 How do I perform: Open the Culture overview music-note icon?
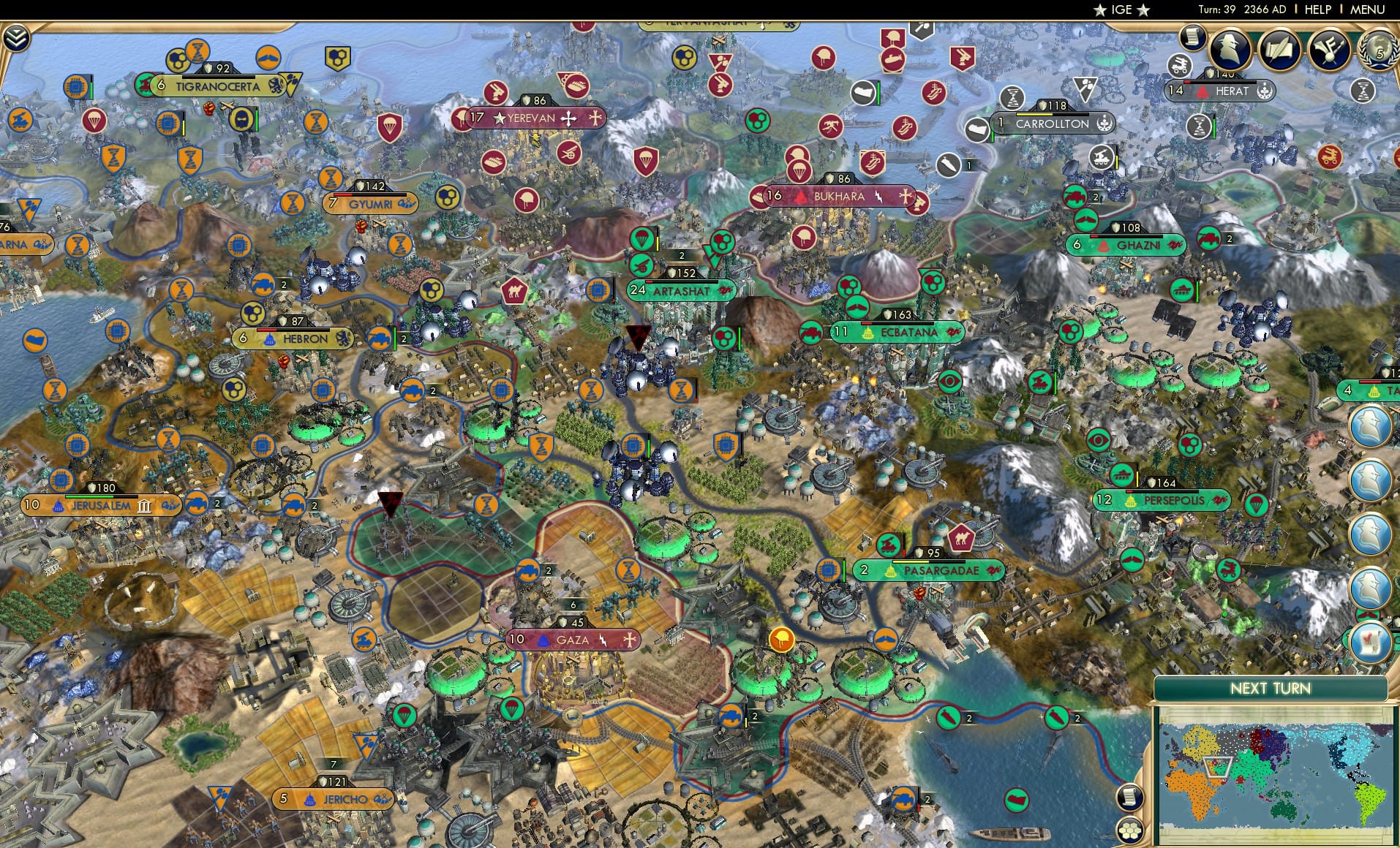click(x=1329, y=50)
